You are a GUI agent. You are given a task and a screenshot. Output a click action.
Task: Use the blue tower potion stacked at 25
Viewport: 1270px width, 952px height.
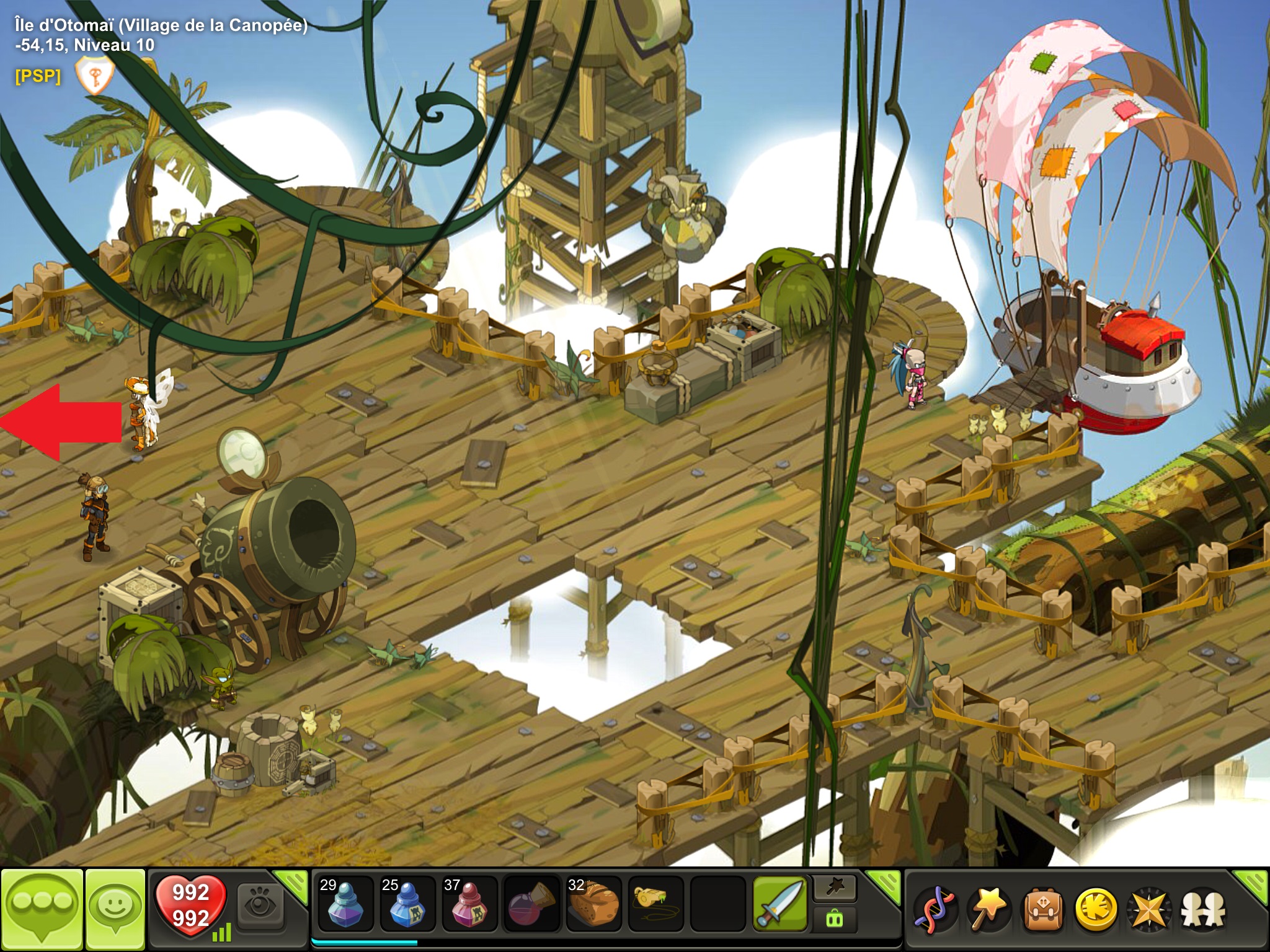point(407,905)
